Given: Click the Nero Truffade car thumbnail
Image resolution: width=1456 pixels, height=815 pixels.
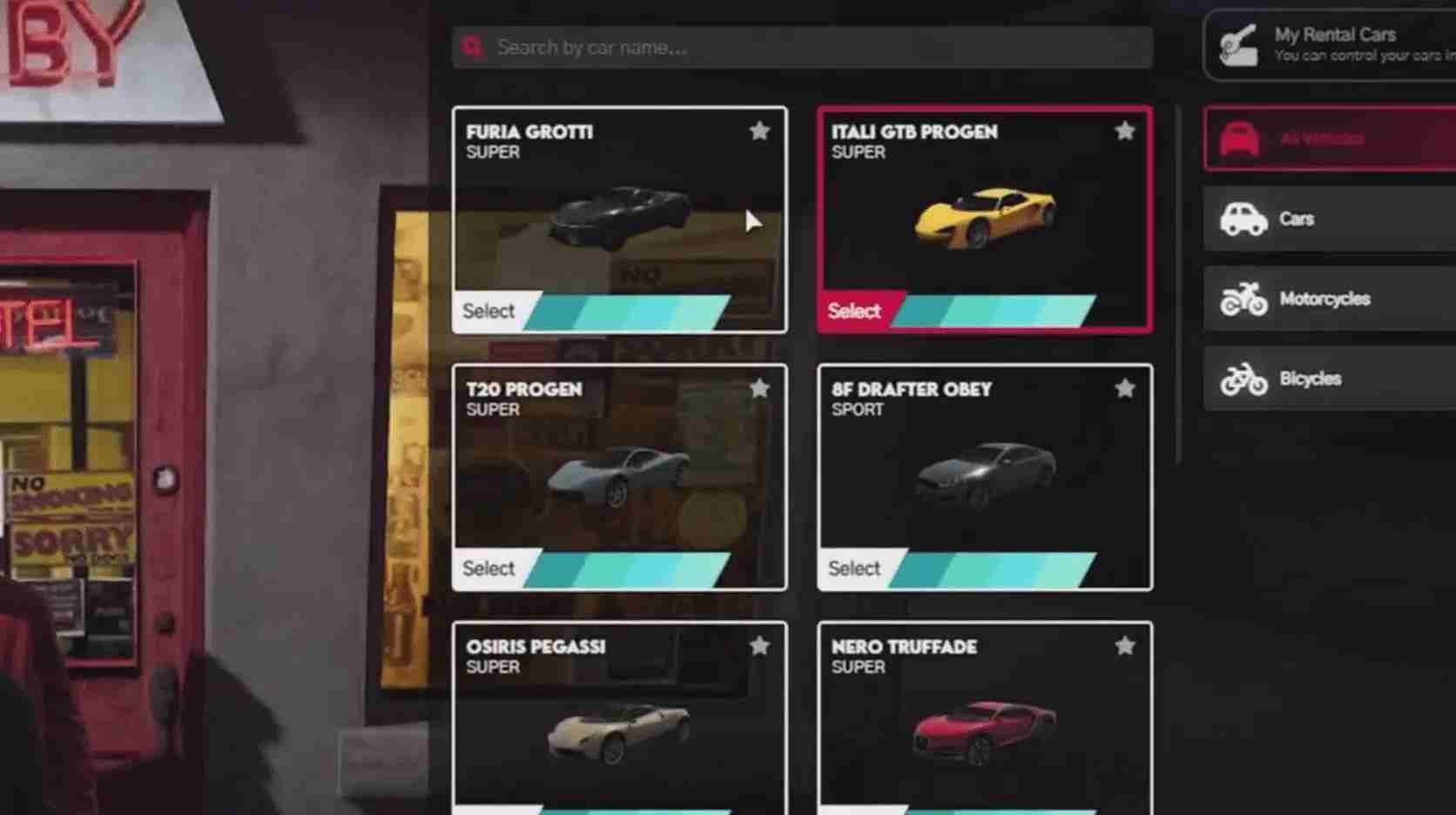Looking at the screenshot, I should 984,731.
